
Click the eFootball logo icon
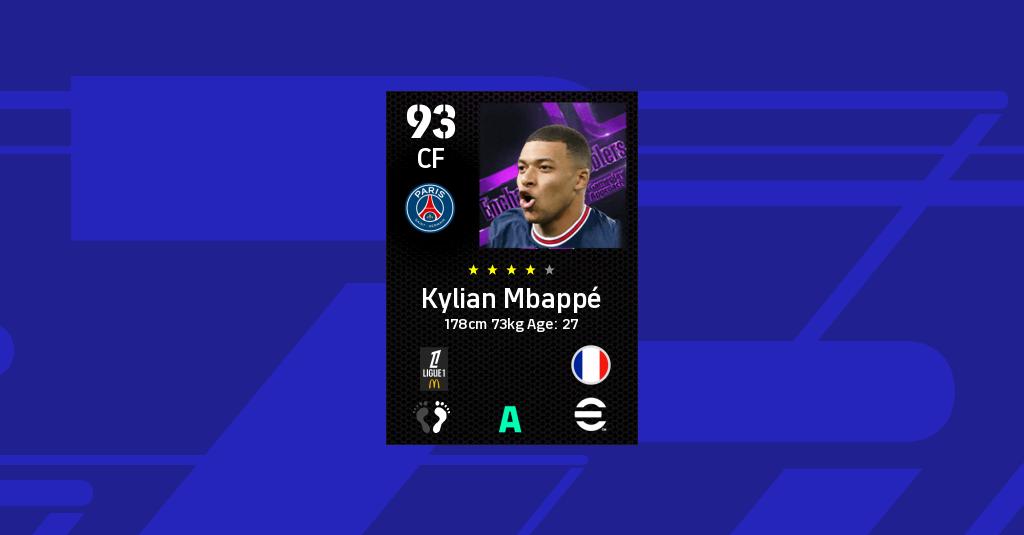click(x=590, y=416)
